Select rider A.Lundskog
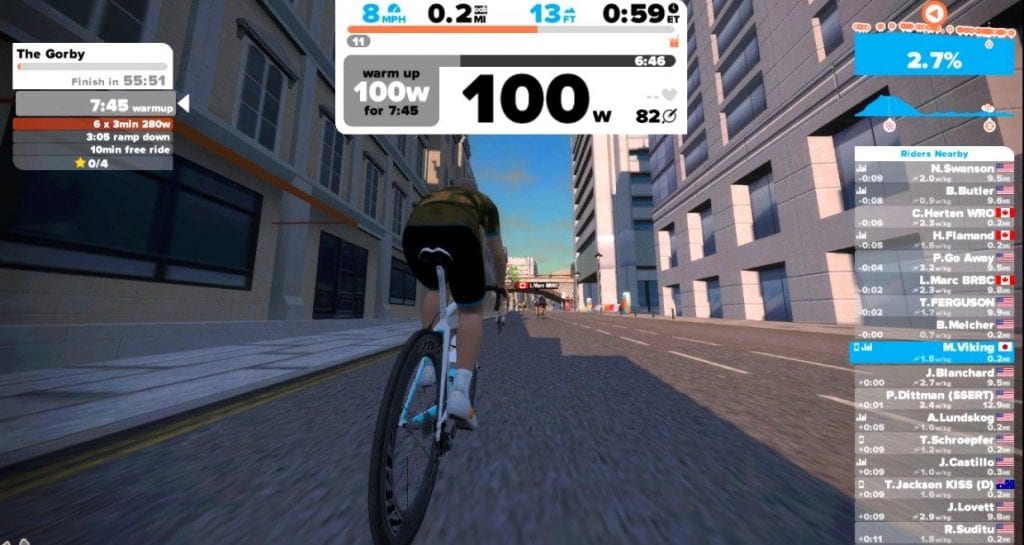 [933, 421]
